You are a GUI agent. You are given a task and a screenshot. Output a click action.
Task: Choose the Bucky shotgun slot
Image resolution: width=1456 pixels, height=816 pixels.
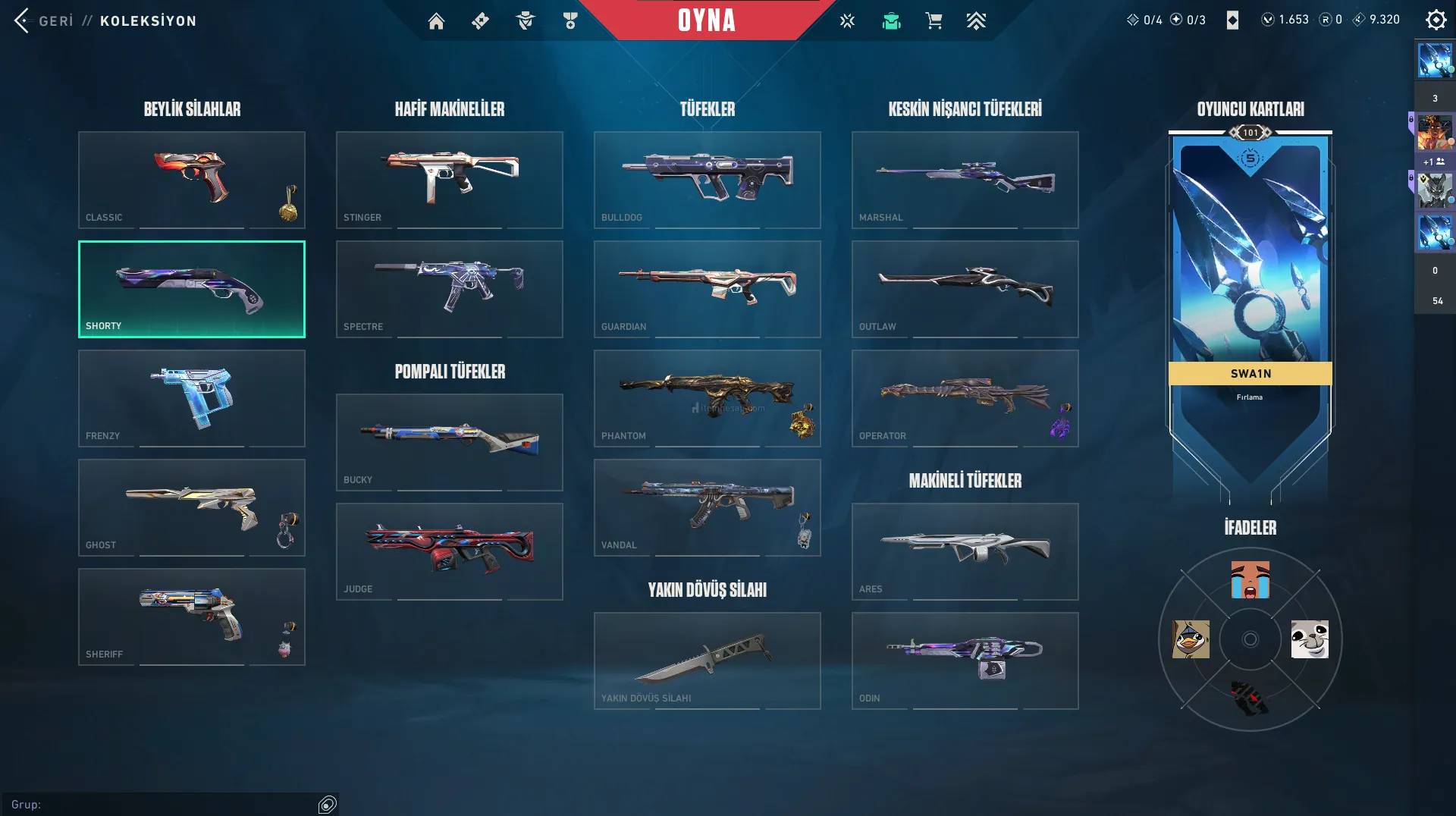[x=449, y=442]
